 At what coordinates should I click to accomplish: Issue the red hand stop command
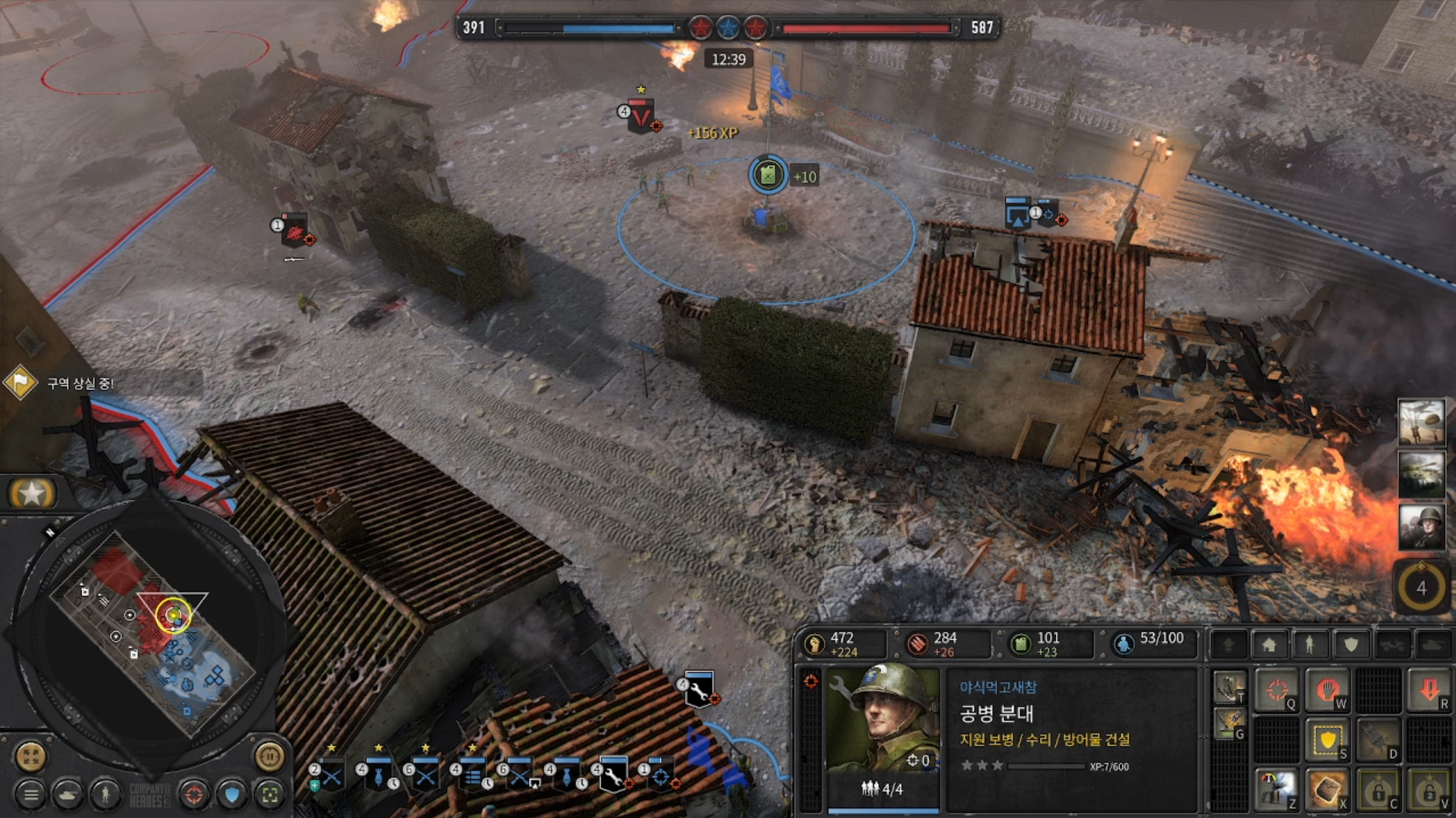point(1327,691)
